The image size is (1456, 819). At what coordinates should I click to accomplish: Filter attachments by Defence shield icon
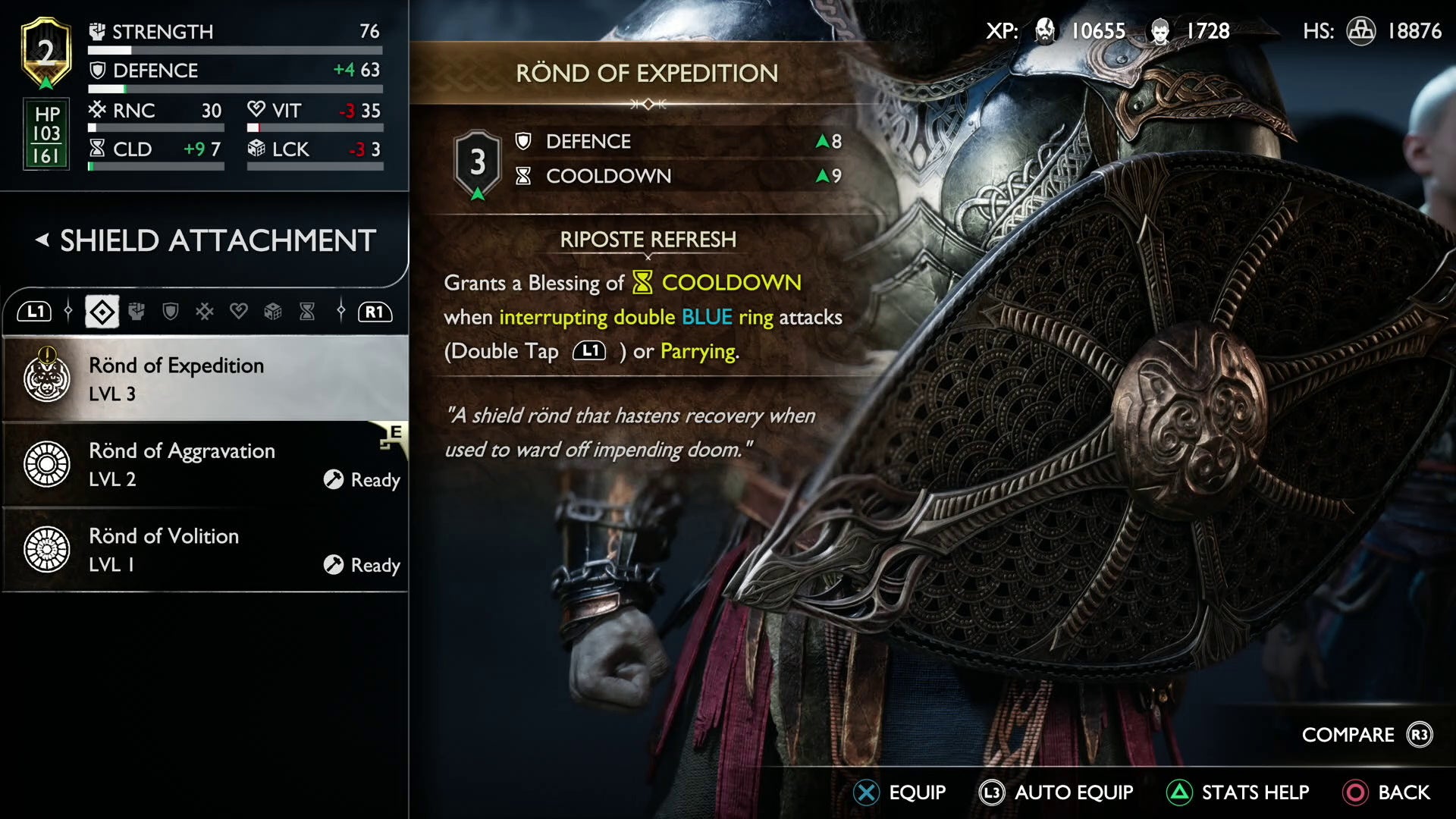(171, 312)
